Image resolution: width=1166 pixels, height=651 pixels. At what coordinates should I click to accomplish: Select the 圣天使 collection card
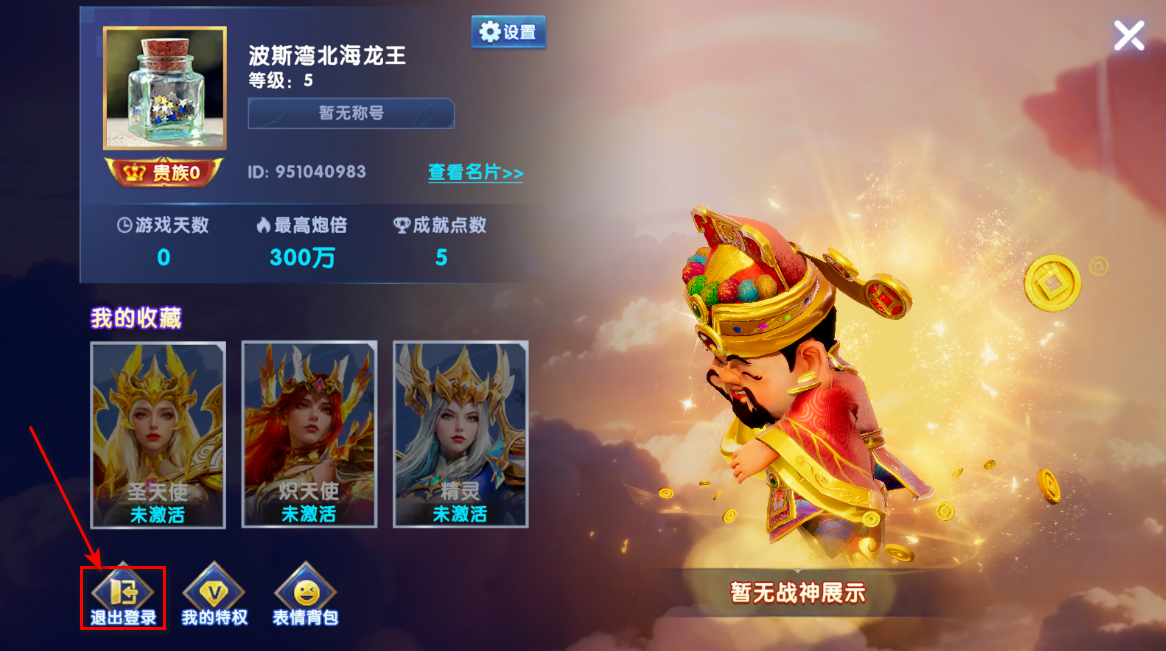tap(158, 434)
